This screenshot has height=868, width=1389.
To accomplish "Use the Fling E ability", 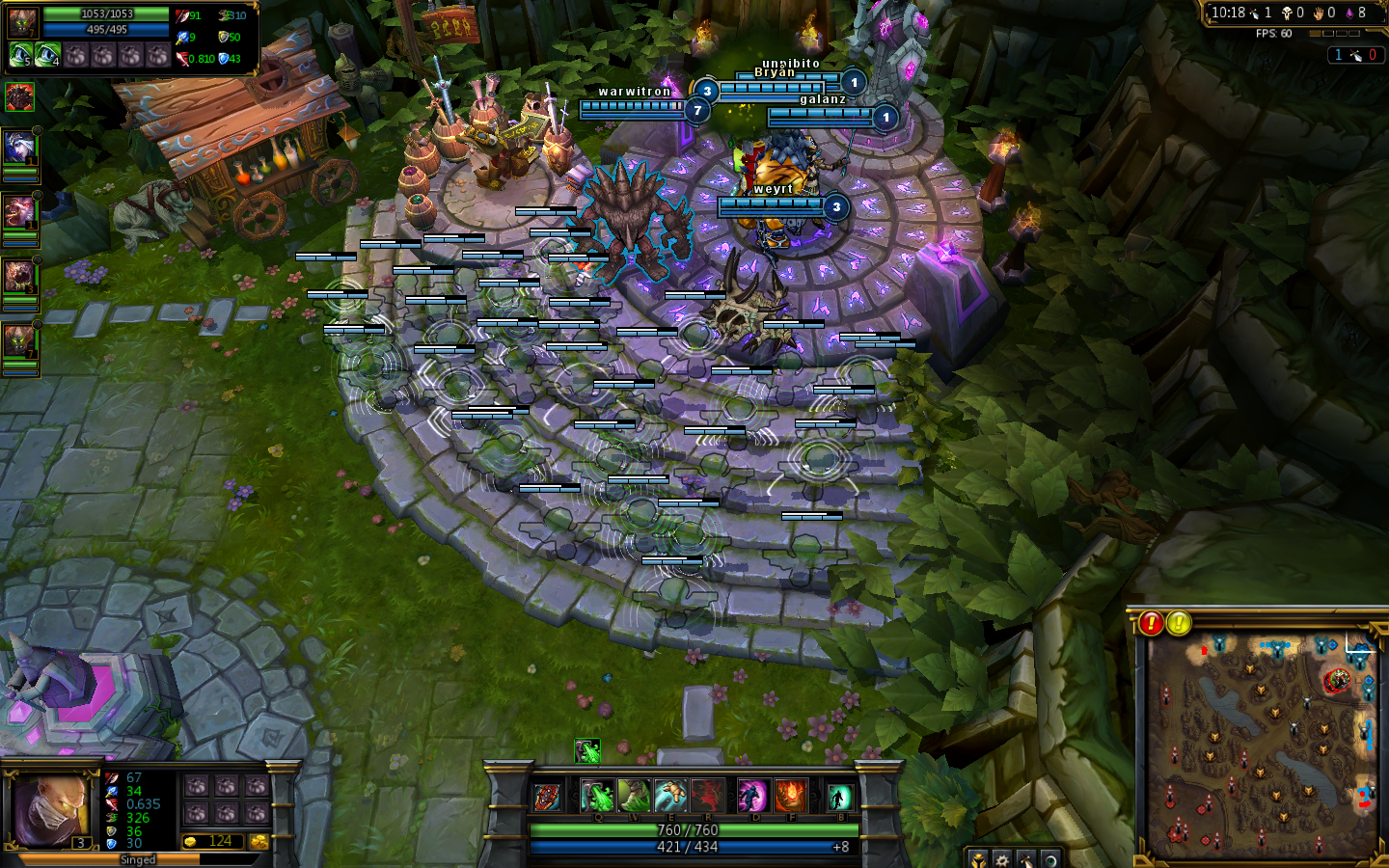I will pos(670,797).
